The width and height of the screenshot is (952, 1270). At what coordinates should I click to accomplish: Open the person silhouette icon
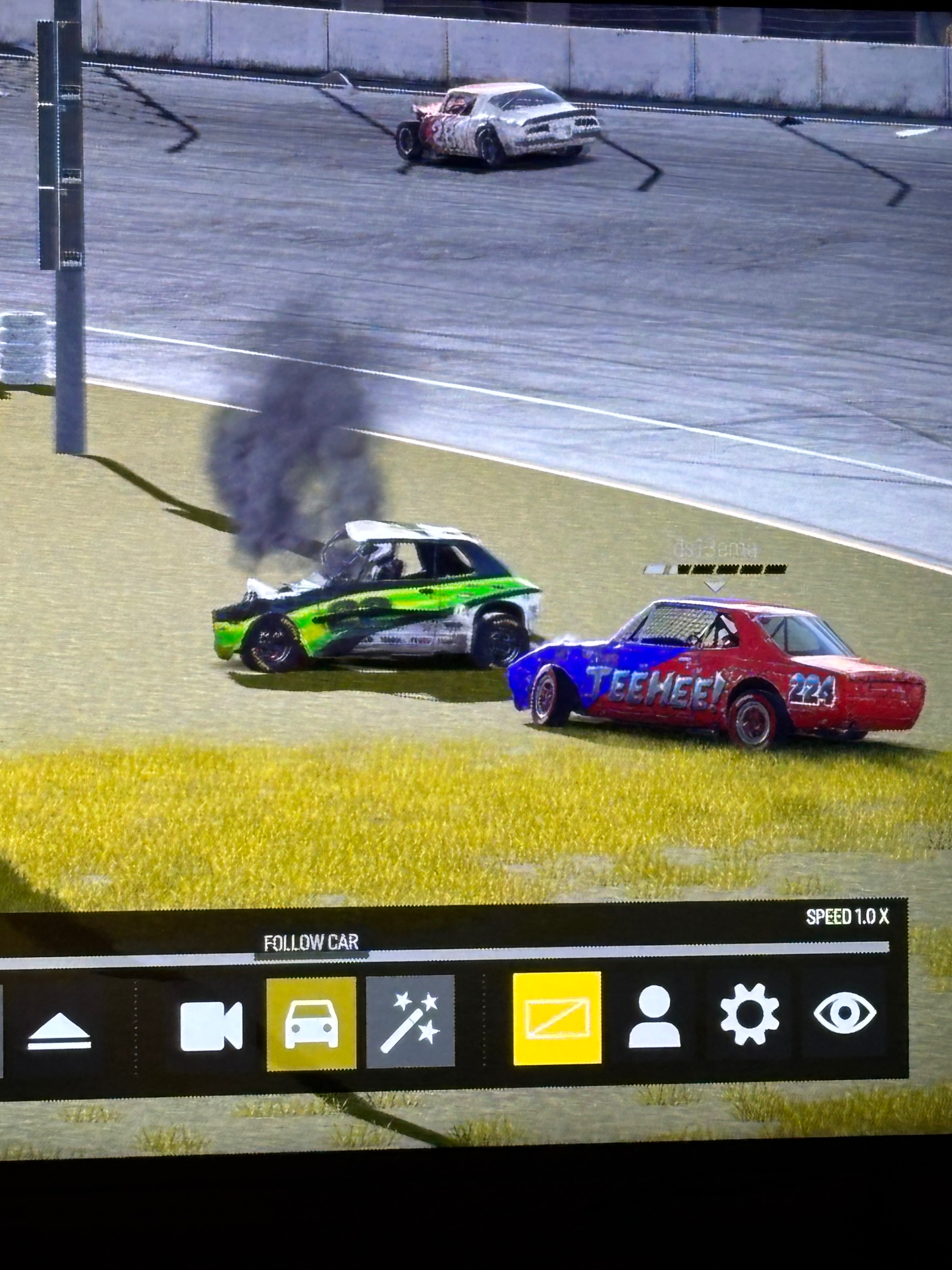[x=654, y=1017]
